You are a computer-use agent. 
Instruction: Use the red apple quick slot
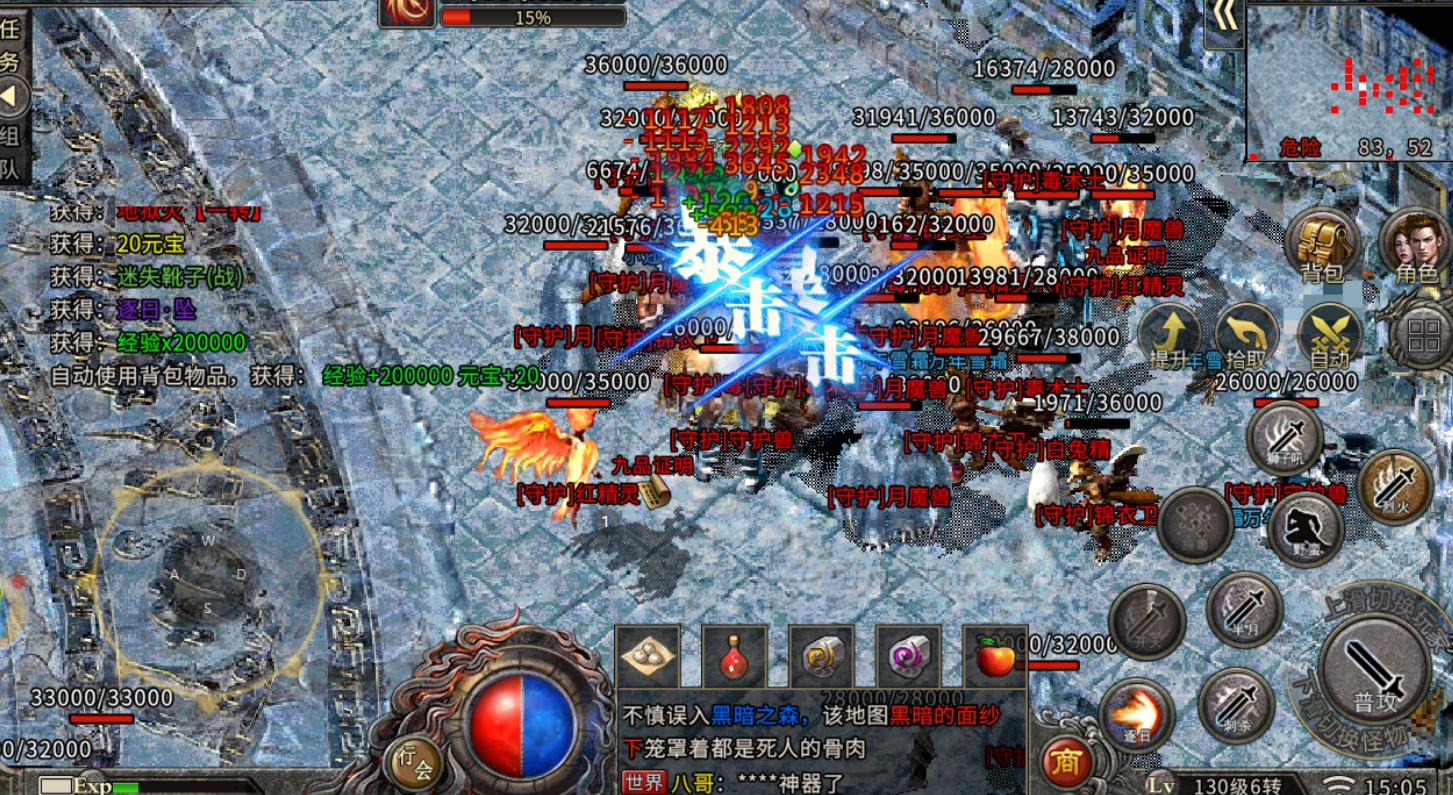tap(994, 657)
